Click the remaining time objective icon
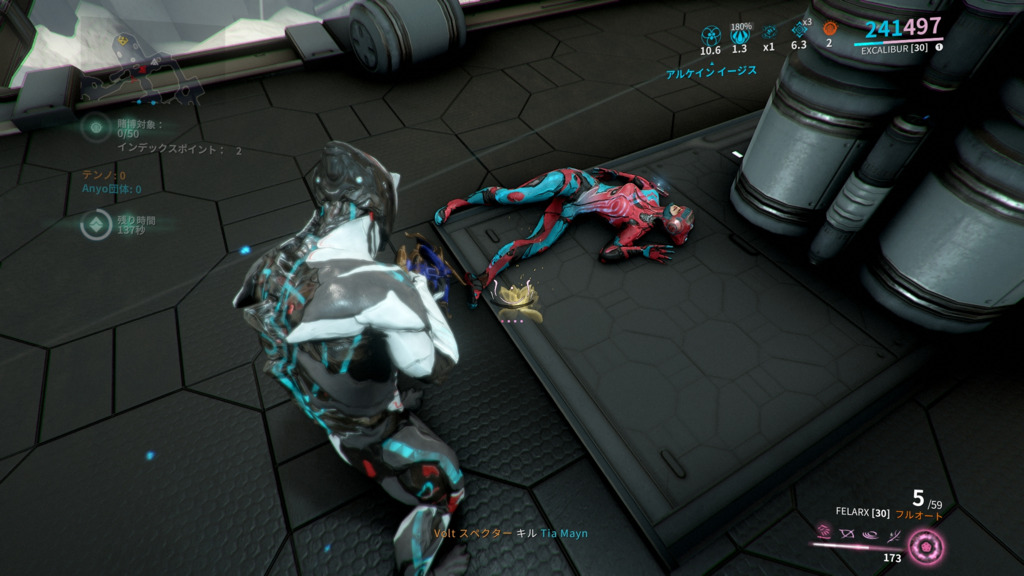1024x576 pixels. 96,225
